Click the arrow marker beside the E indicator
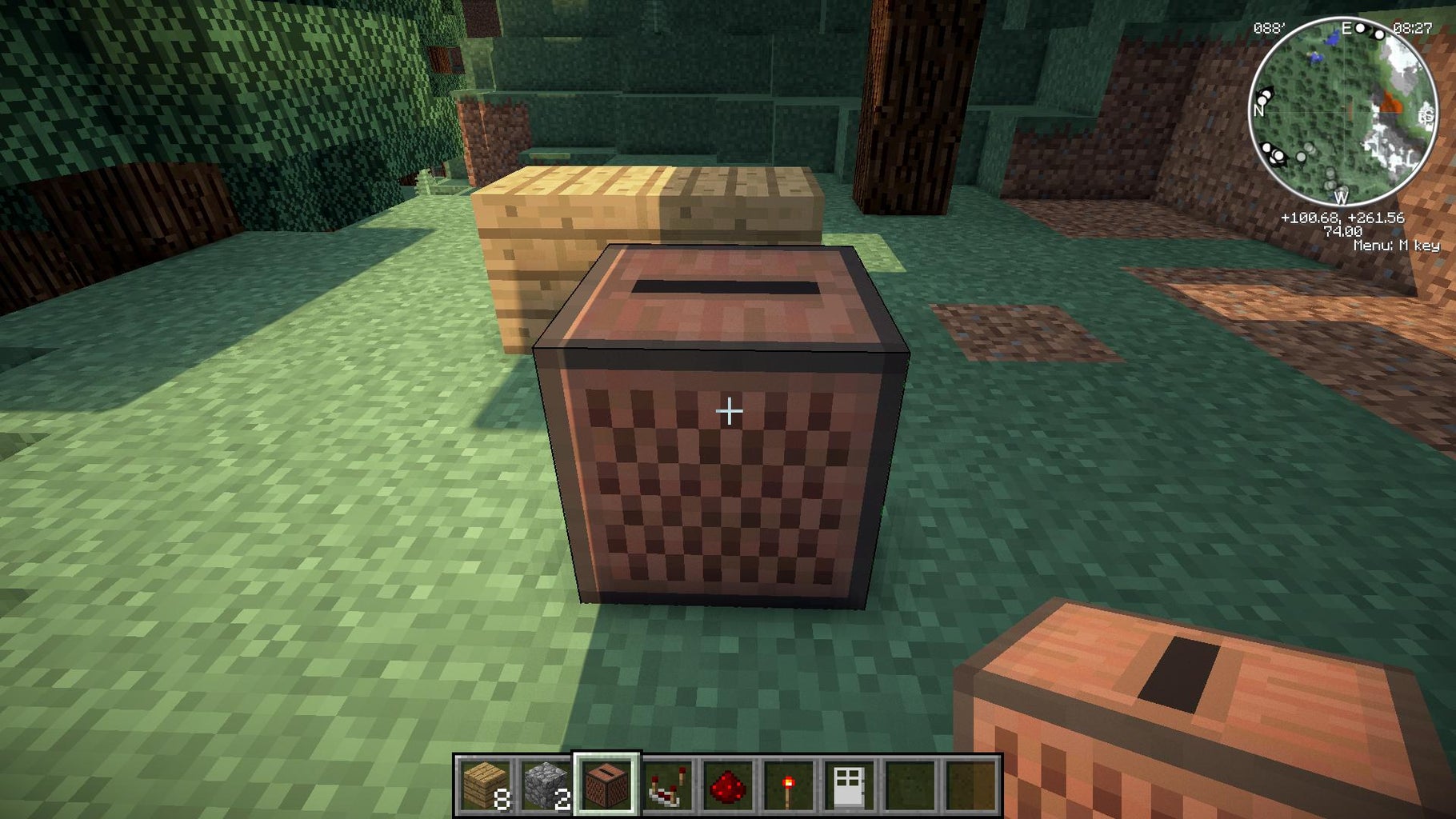1456x819 pixels. click(1369, 31)
